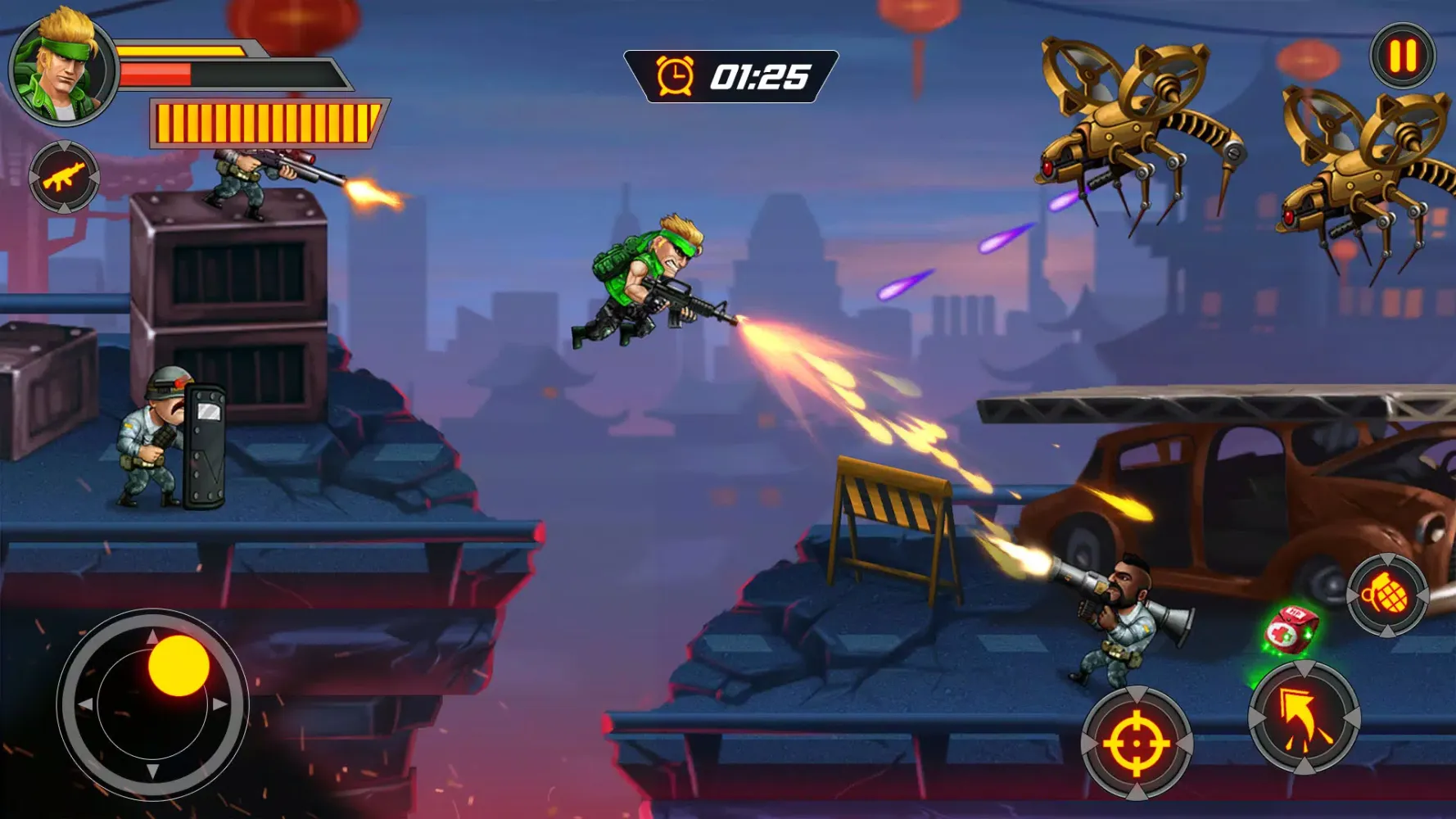Screen dimensions: 1456x819
Task: Tap the jump arrow button
Action: tap(1304, 717)
